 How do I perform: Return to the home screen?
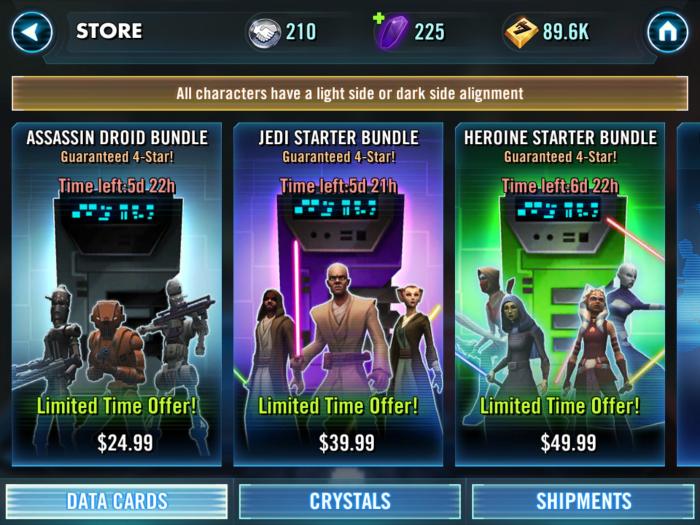667,33
